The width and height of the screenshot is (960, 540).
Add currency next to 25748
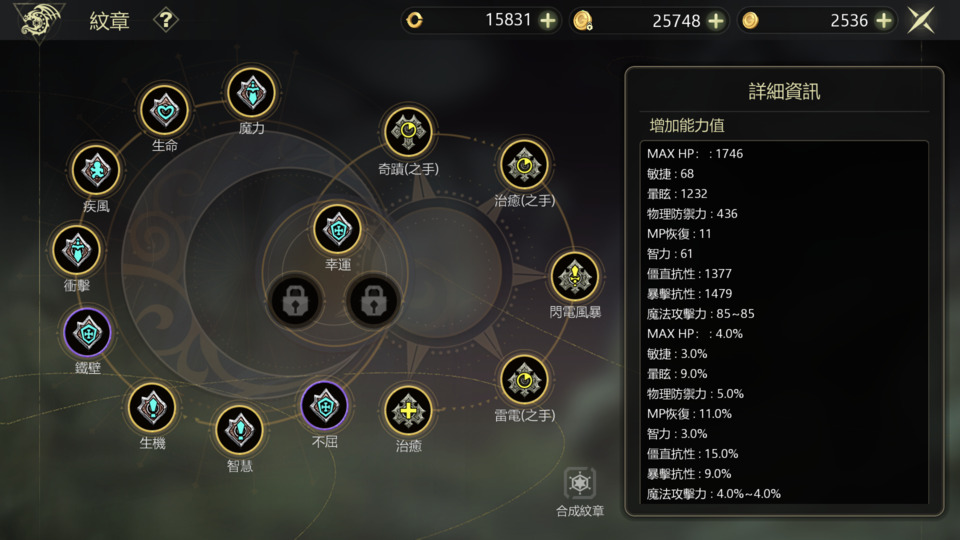coord(716,20)
